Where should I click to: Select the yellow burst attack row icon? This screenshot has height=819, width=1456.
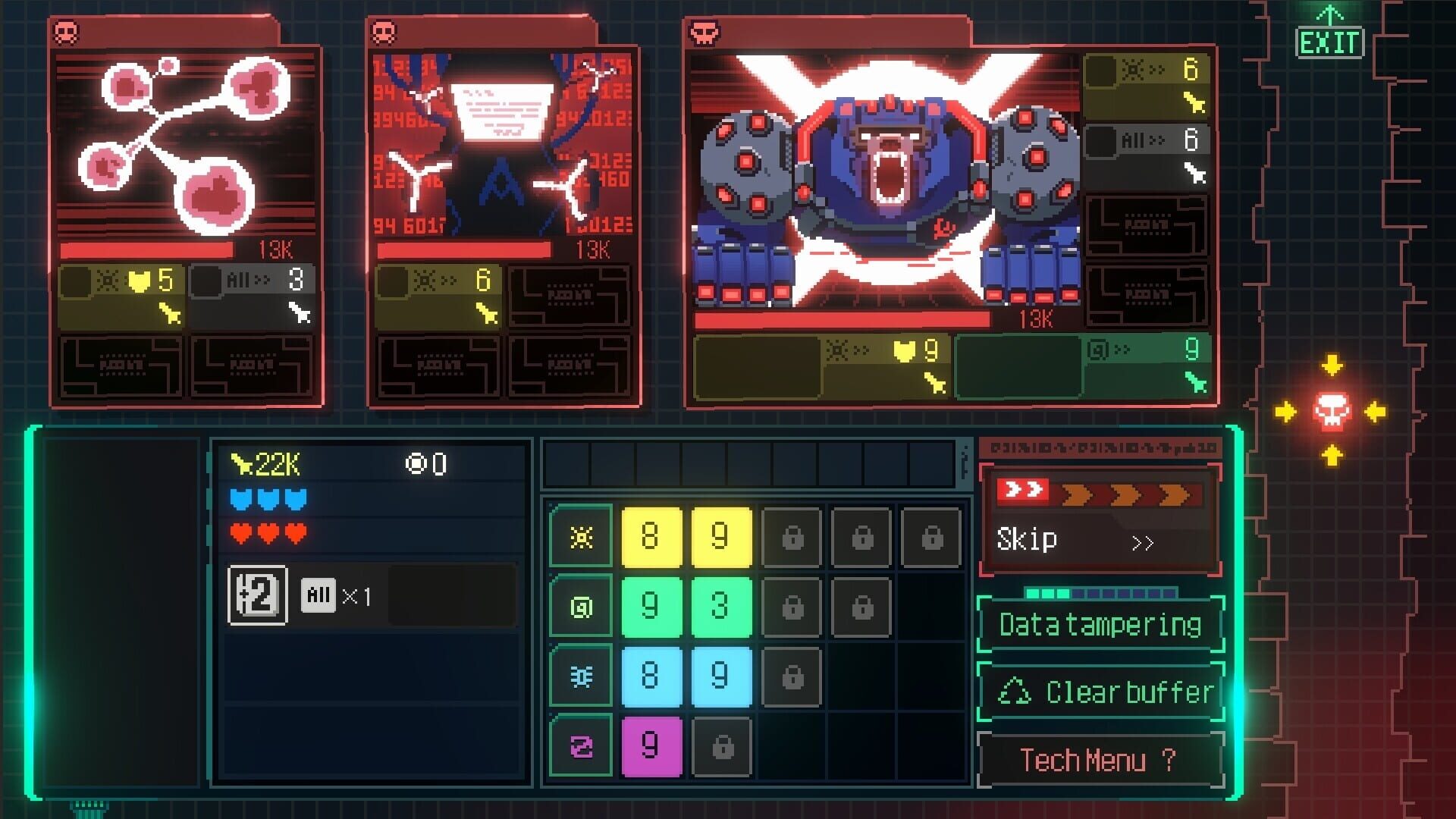coord(580,537)
